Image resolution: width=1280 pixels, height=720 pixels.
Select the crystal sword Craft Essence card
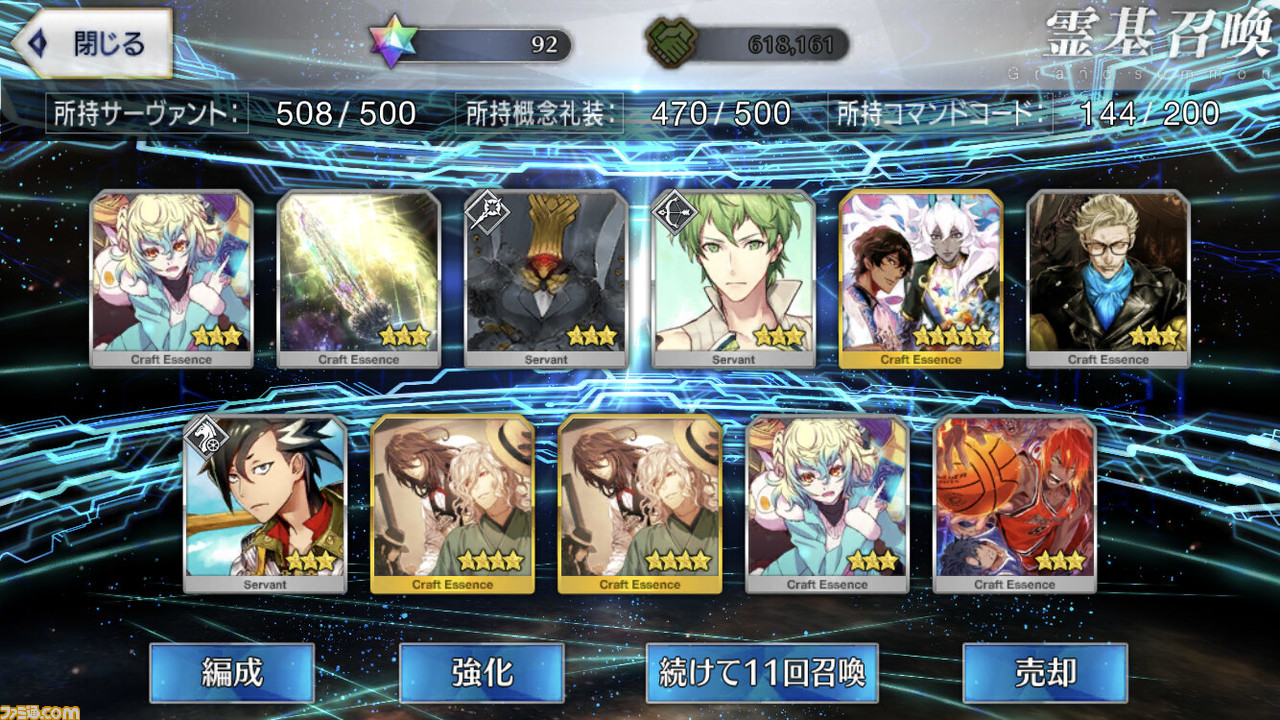359,278
